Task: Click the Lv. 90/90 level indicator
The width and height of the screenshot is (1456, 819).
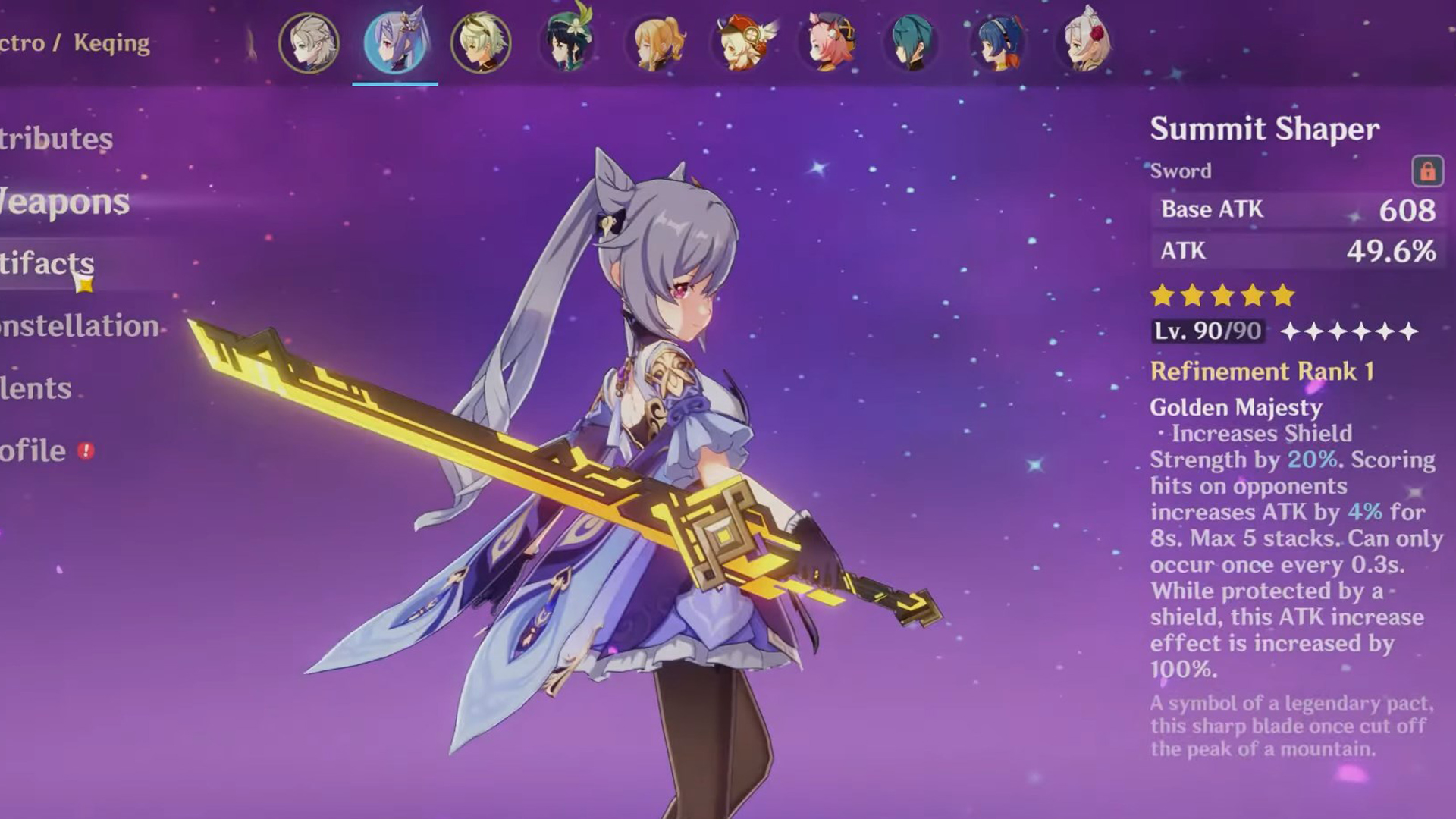Action: click(1206, 331)
